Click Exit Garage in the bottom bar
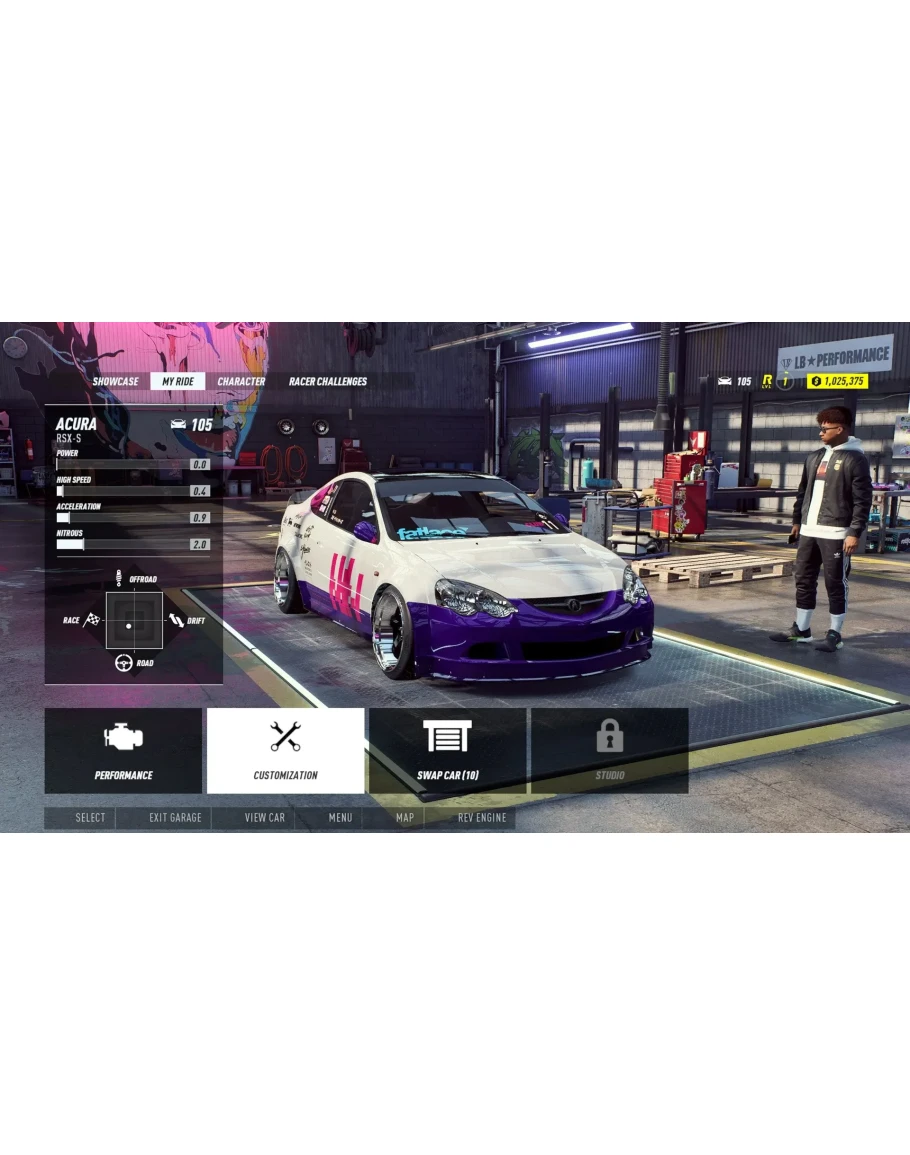 tap(175, 818)
